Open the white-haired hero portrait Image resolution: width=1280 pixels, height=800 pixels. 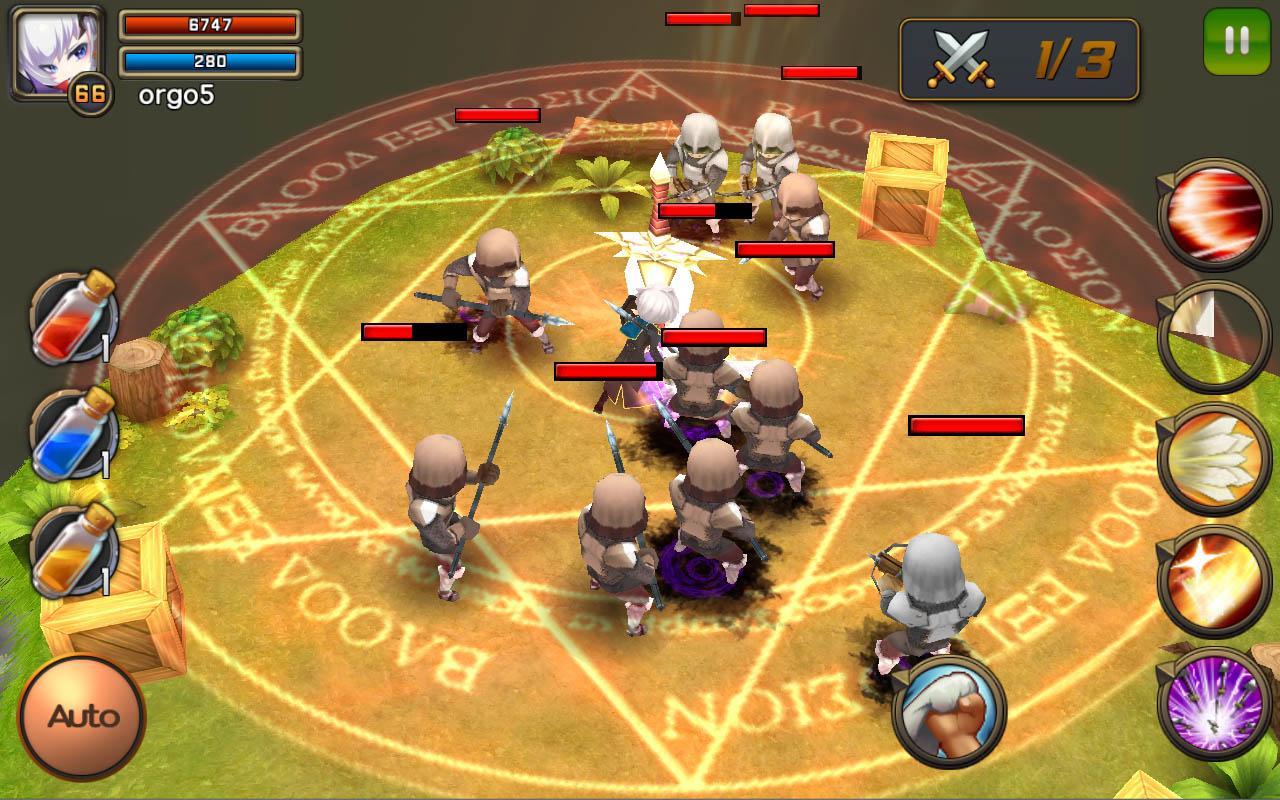[x=56, y=52]
